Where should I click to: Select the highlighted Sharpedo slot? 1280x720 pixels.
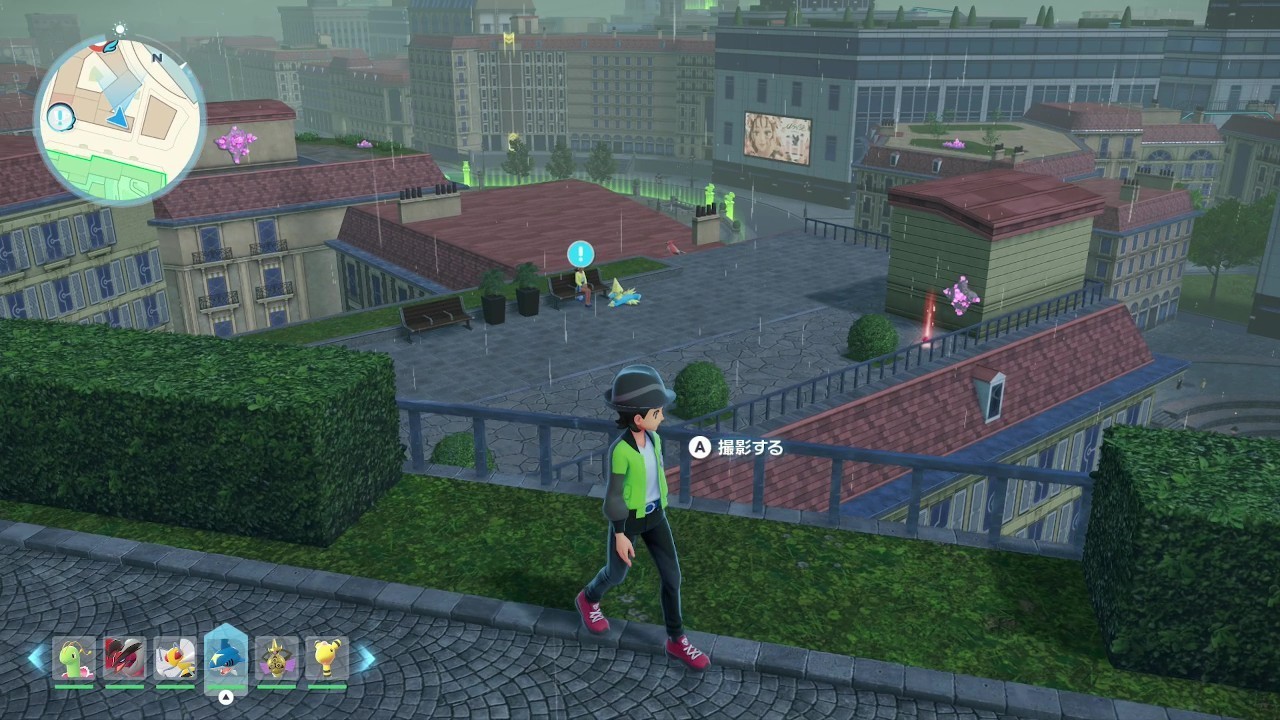pyautogui.click(x=225, y=657)
